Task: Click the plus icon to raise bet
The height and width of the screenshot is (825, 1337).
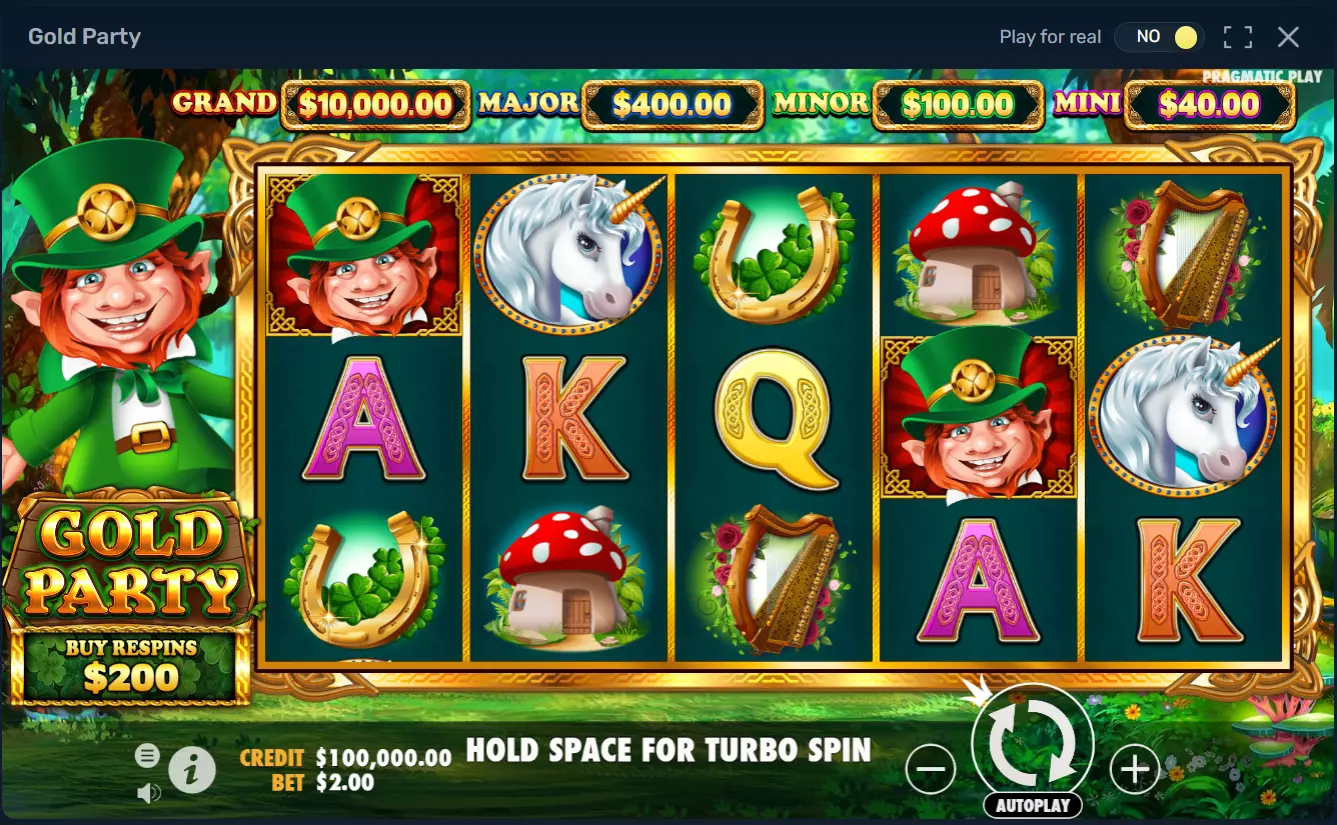Action: click(1134, 770)
